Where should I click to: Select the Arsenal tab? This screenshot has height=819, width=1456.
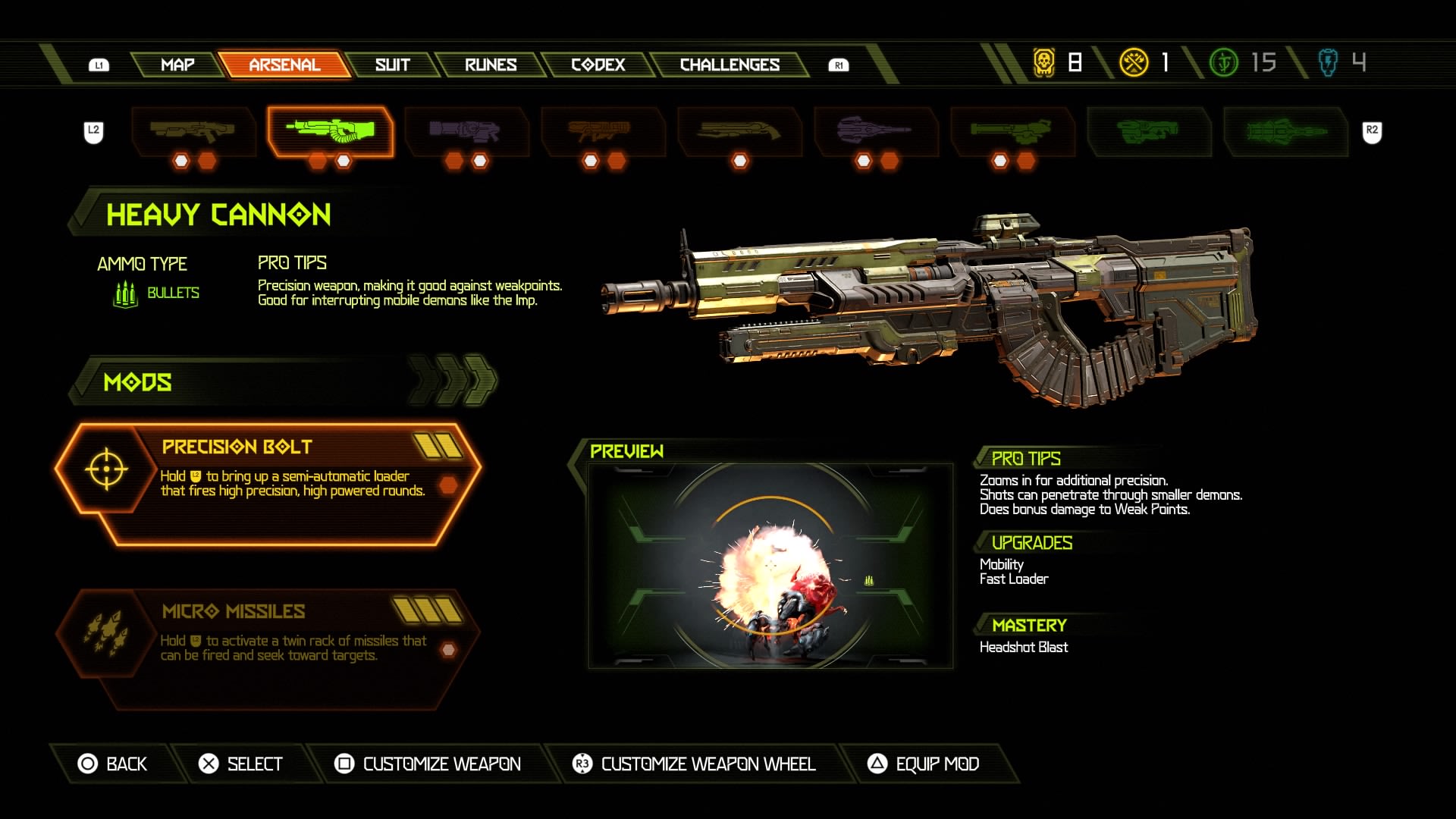[284, 64]
